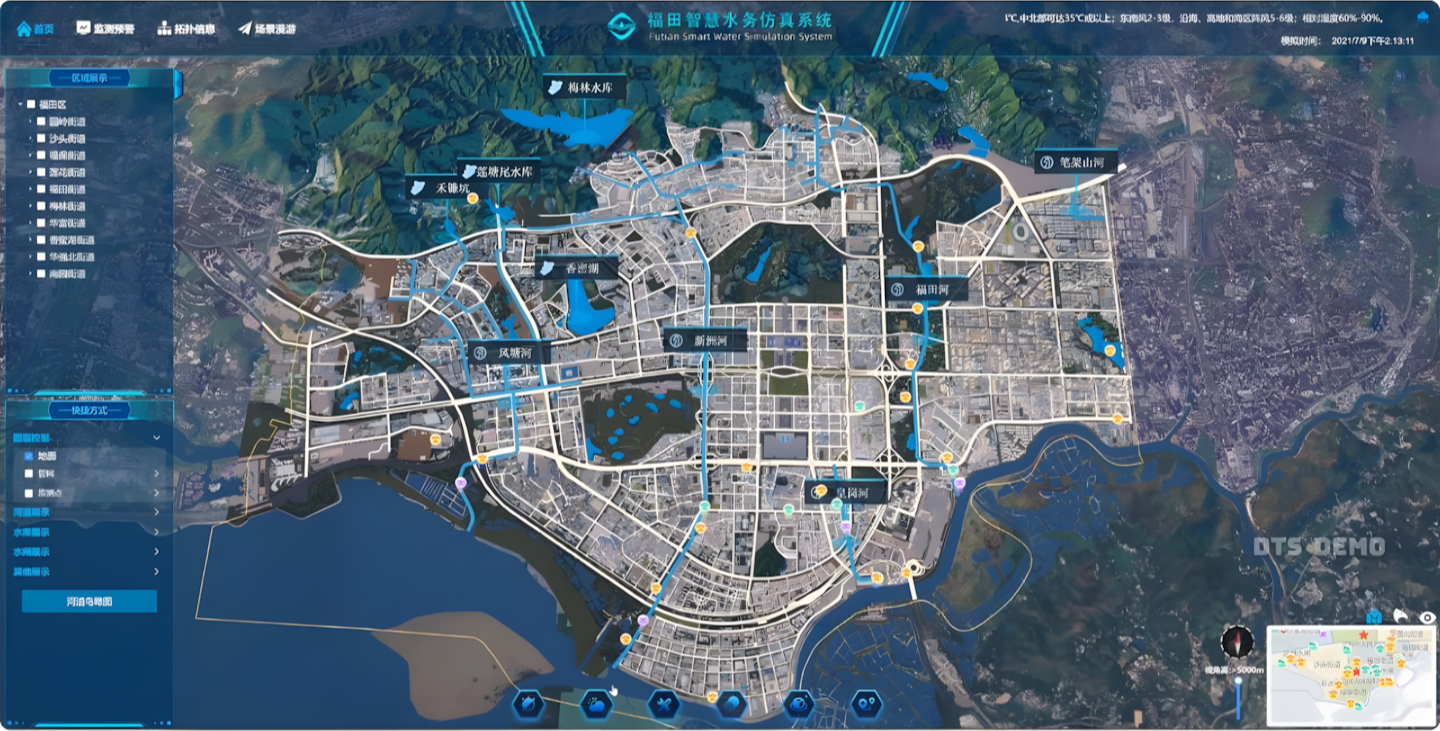Screen dimensions: 1440x731
Task: Switch to the 拓扑信息 tab
Action: tap(186, 28)
